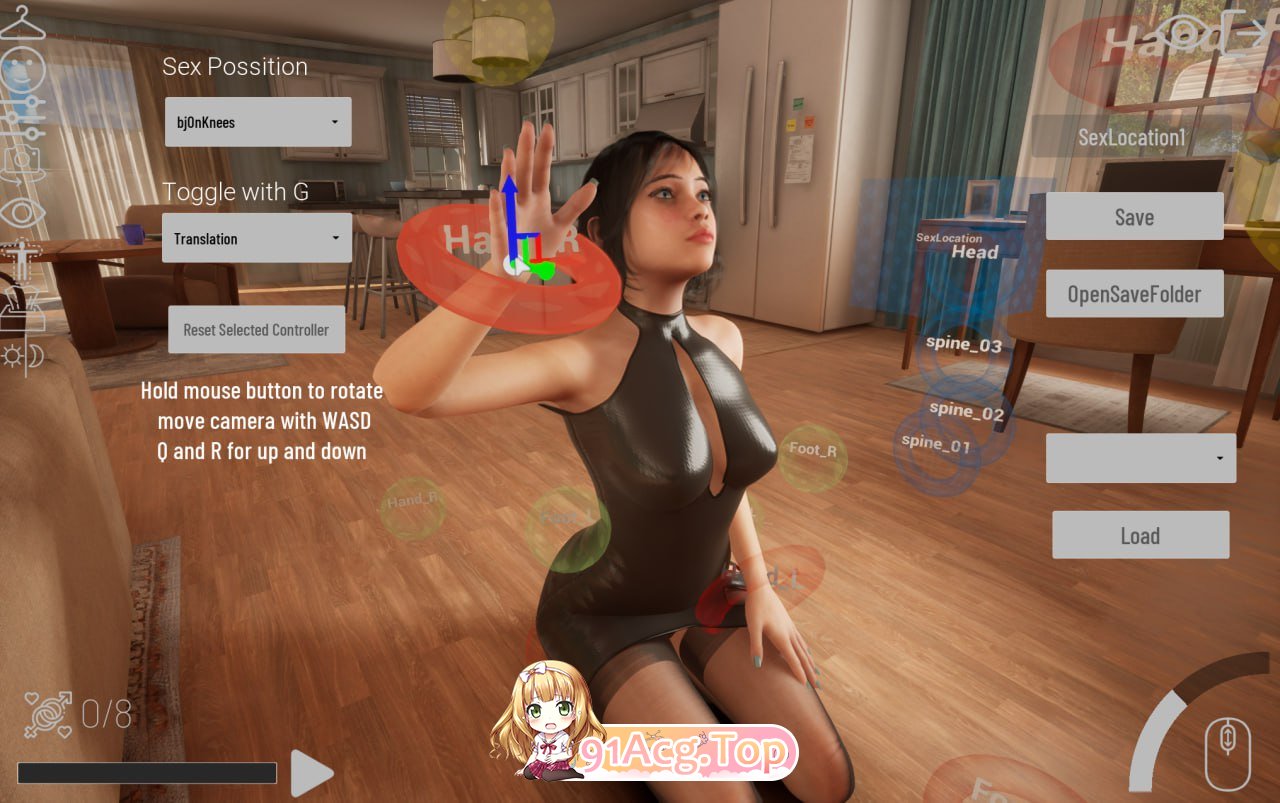Click the play triangle button
This screenshot has height=803, width=1280.
point(311,773)
